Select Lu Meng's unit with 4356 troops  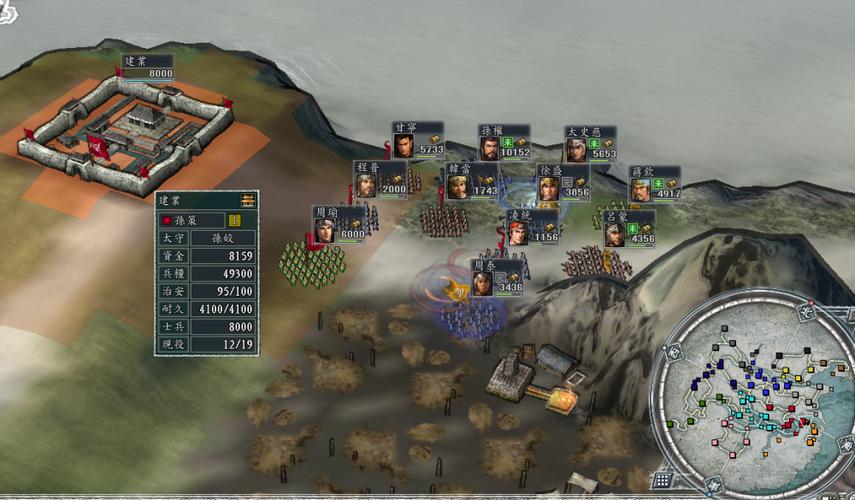click(x=614, y=235)
